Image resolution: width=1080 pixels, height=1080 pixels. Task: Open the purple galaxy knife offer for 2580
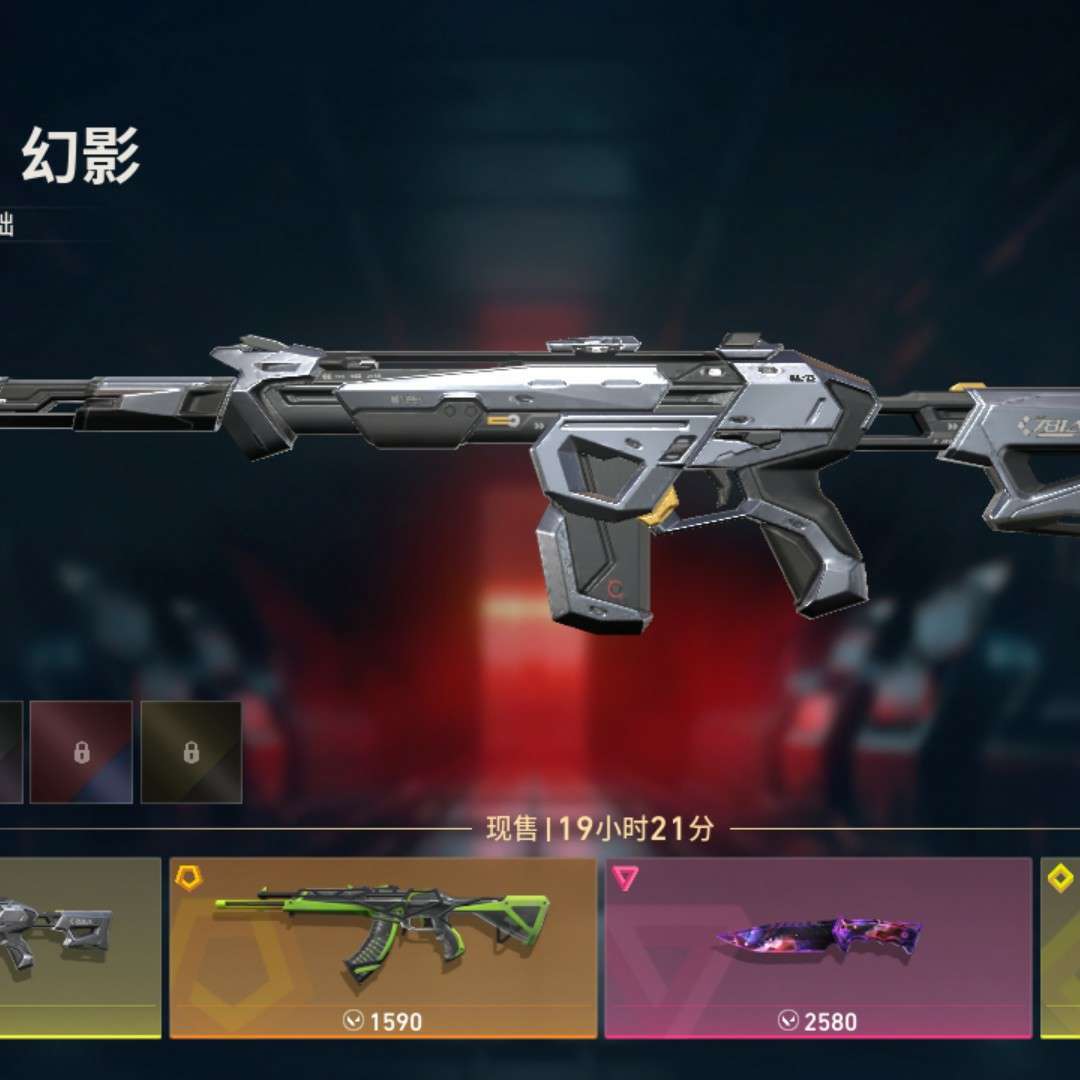point(818,946)
